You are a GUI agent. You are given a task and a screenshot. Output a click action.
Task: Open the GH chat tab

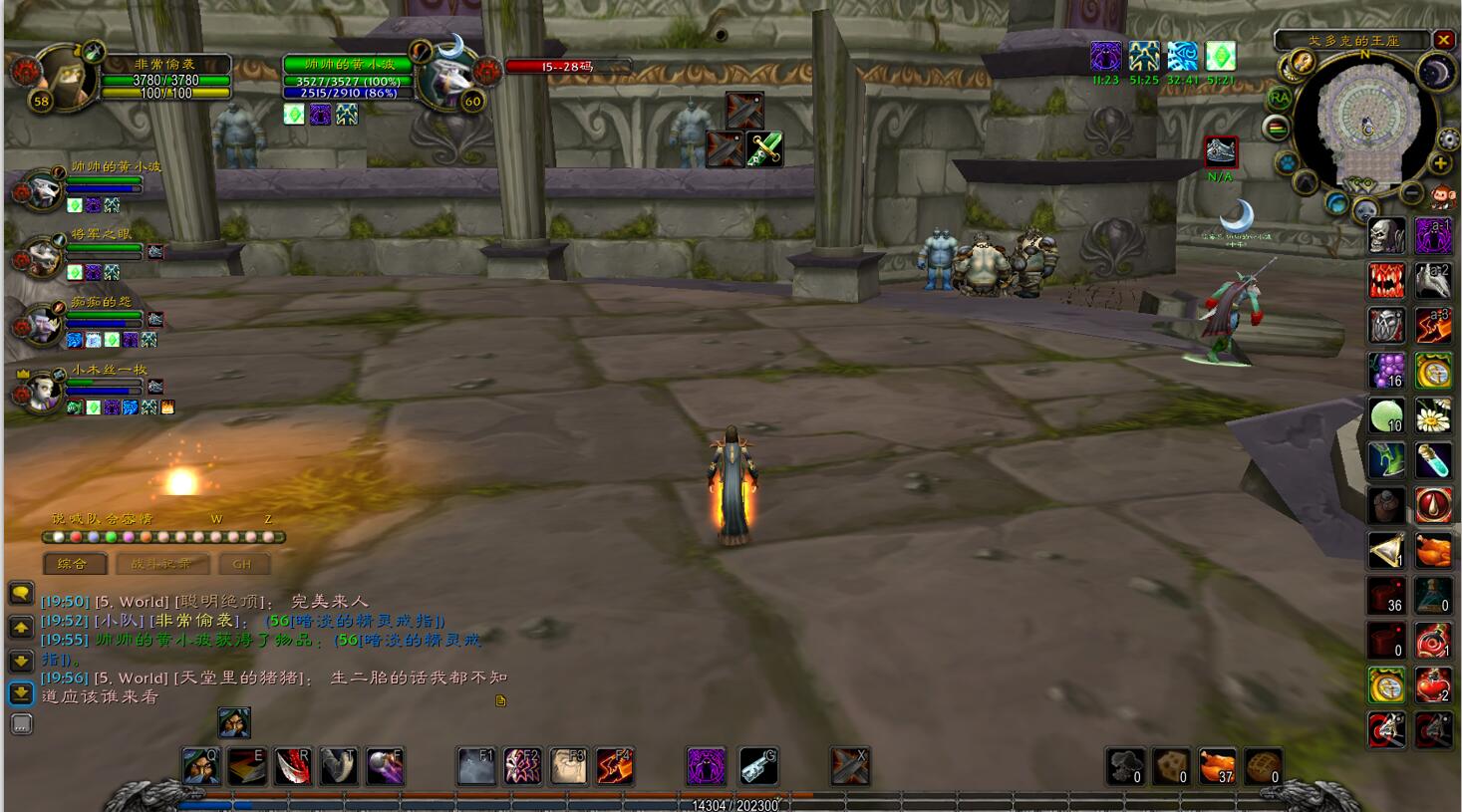242,564
